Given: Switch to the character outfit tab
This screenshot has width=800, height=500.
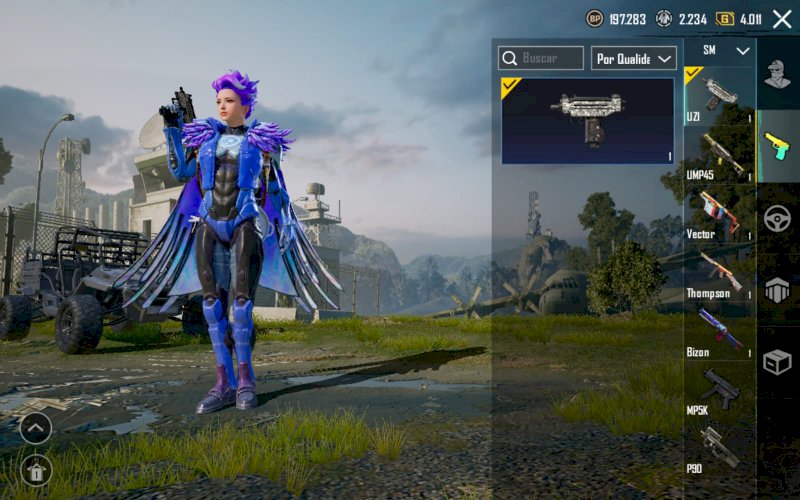Looking at the screenshot, I should (777, 74).
